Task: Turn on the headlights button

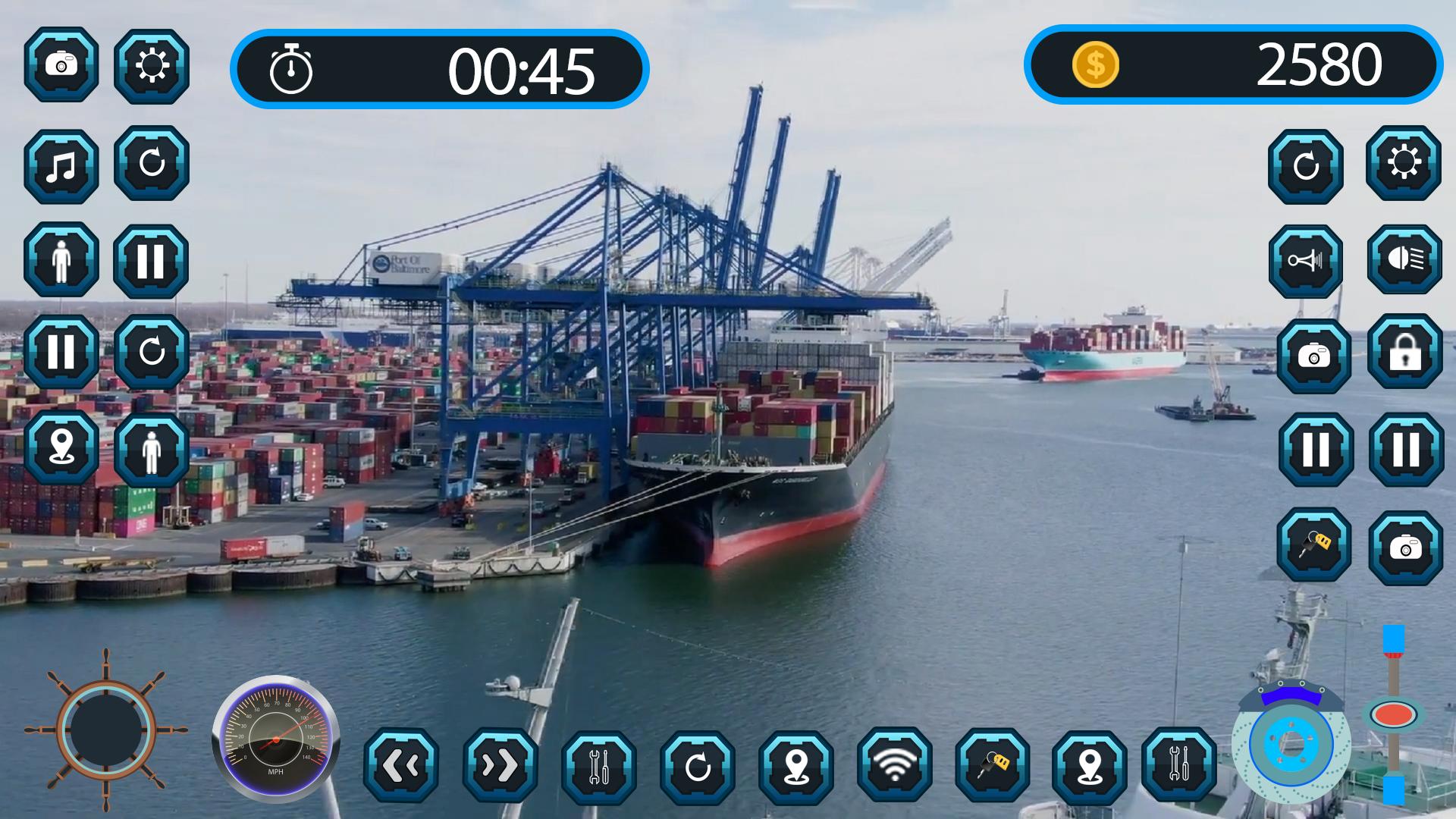Action: pos(1404,259)
